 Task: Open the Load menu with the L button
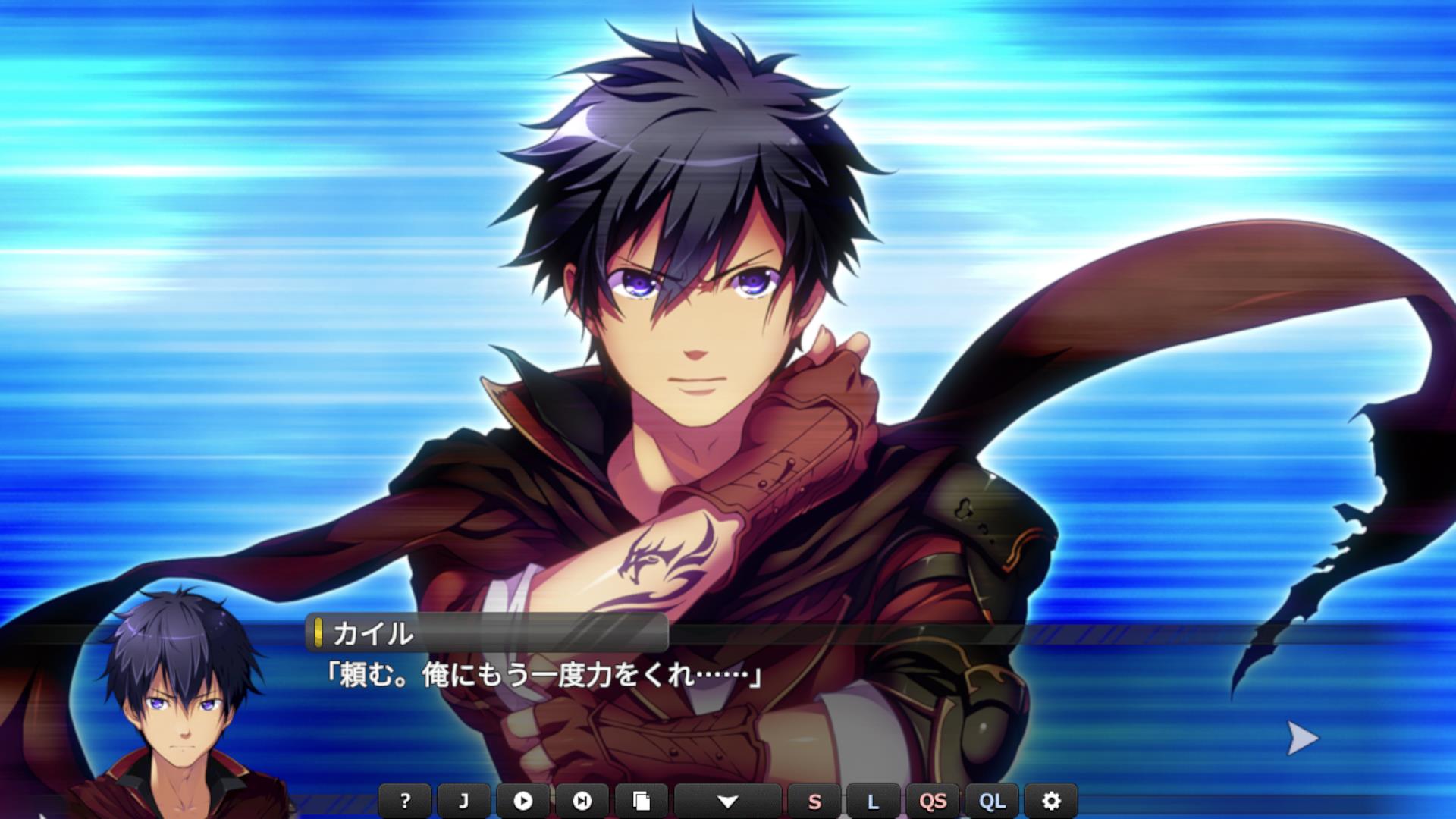click(x=873, y=801)
